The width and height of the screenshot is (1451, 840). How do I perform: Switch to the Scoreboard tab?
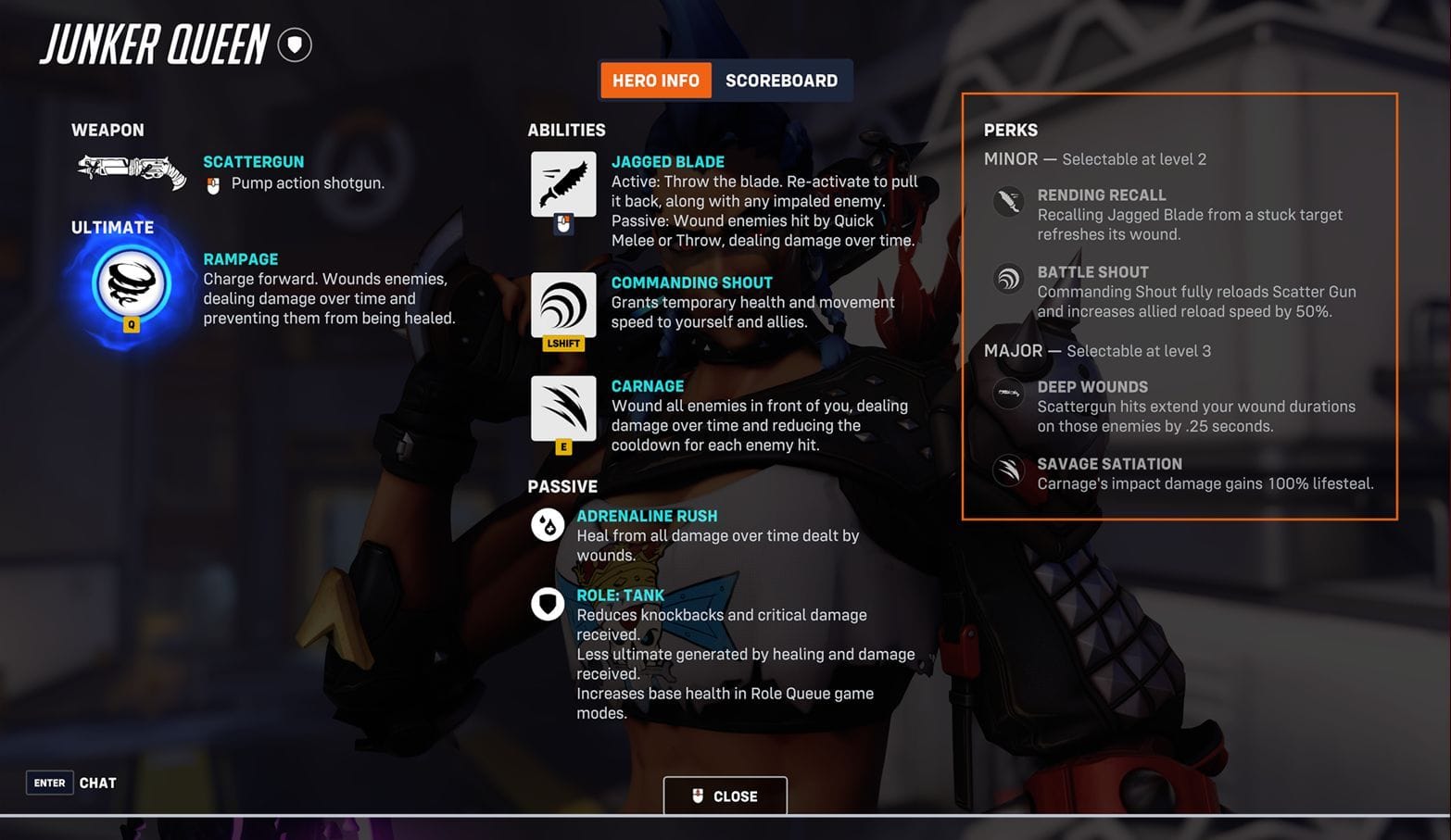(x=781, y=80)
